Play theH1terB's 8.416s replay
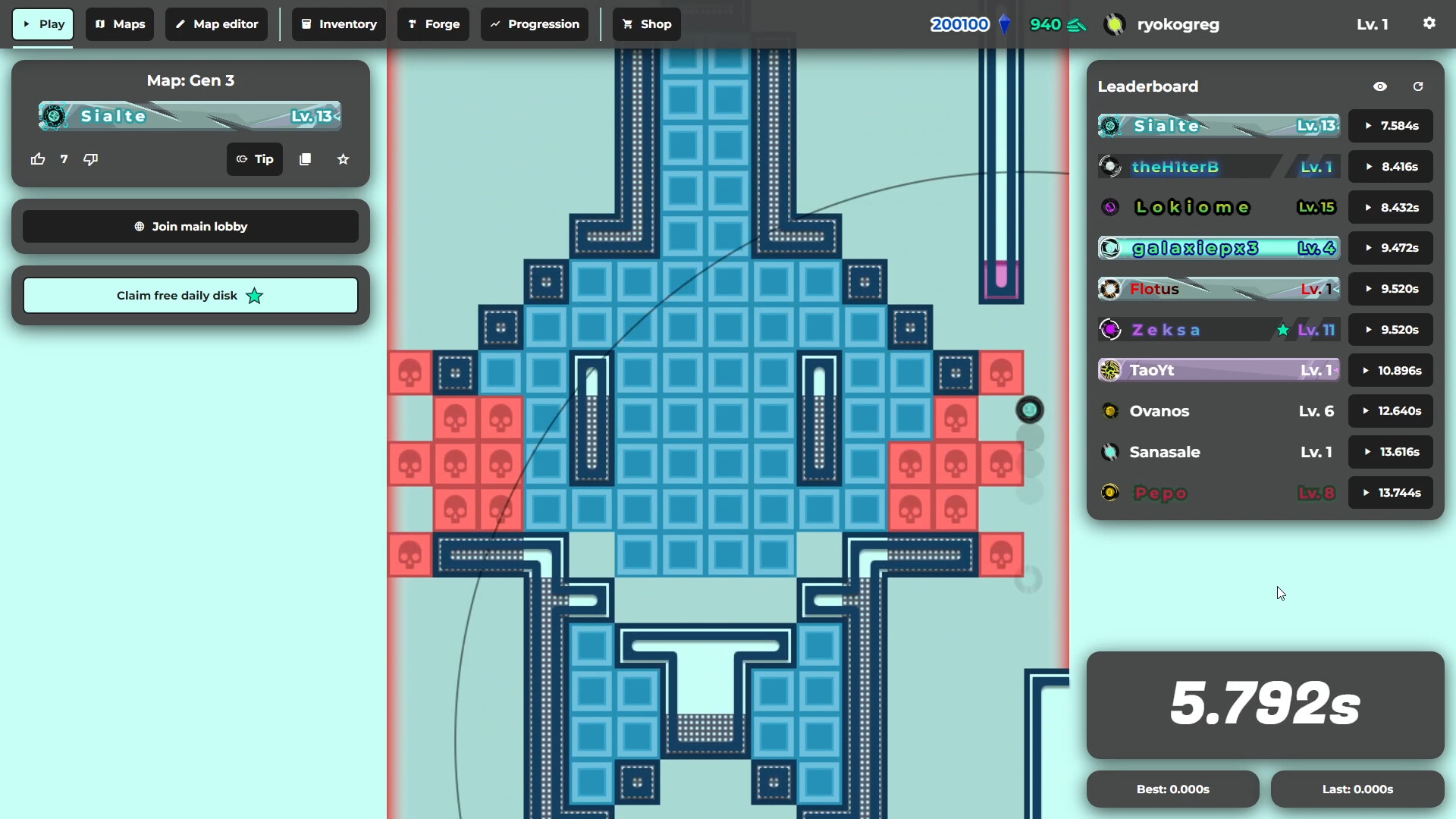1456x819 pixels. [1391, 166]
